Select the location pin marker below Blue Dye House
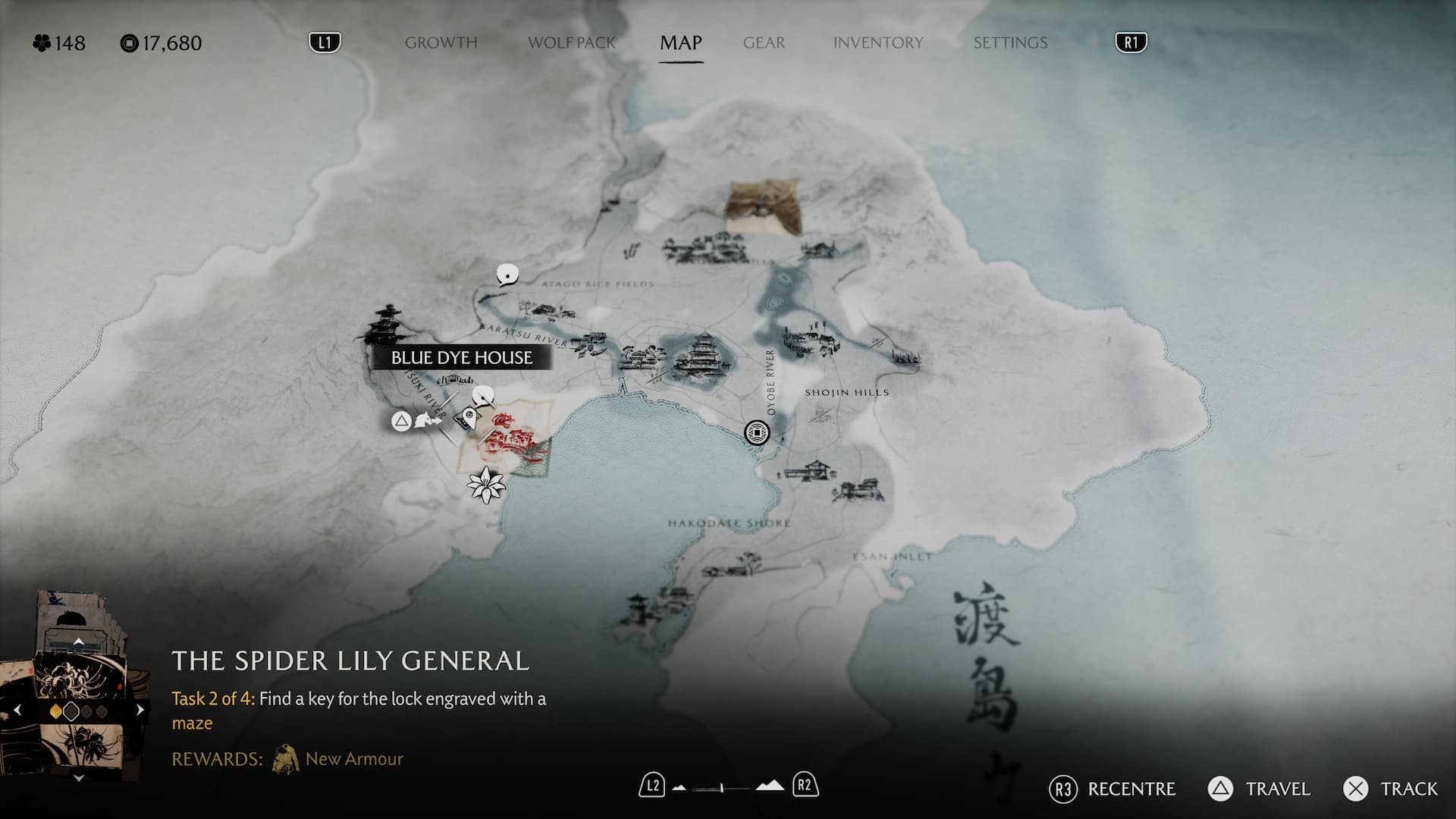The height and width of the screenshot is (819, 1456). click(470, 416)
